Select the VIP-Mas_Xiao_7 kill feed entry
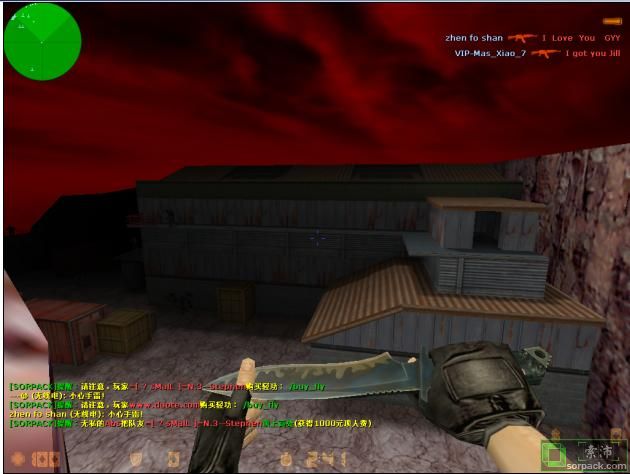Screen dimensions: 630x474 [x=537, y=53]
